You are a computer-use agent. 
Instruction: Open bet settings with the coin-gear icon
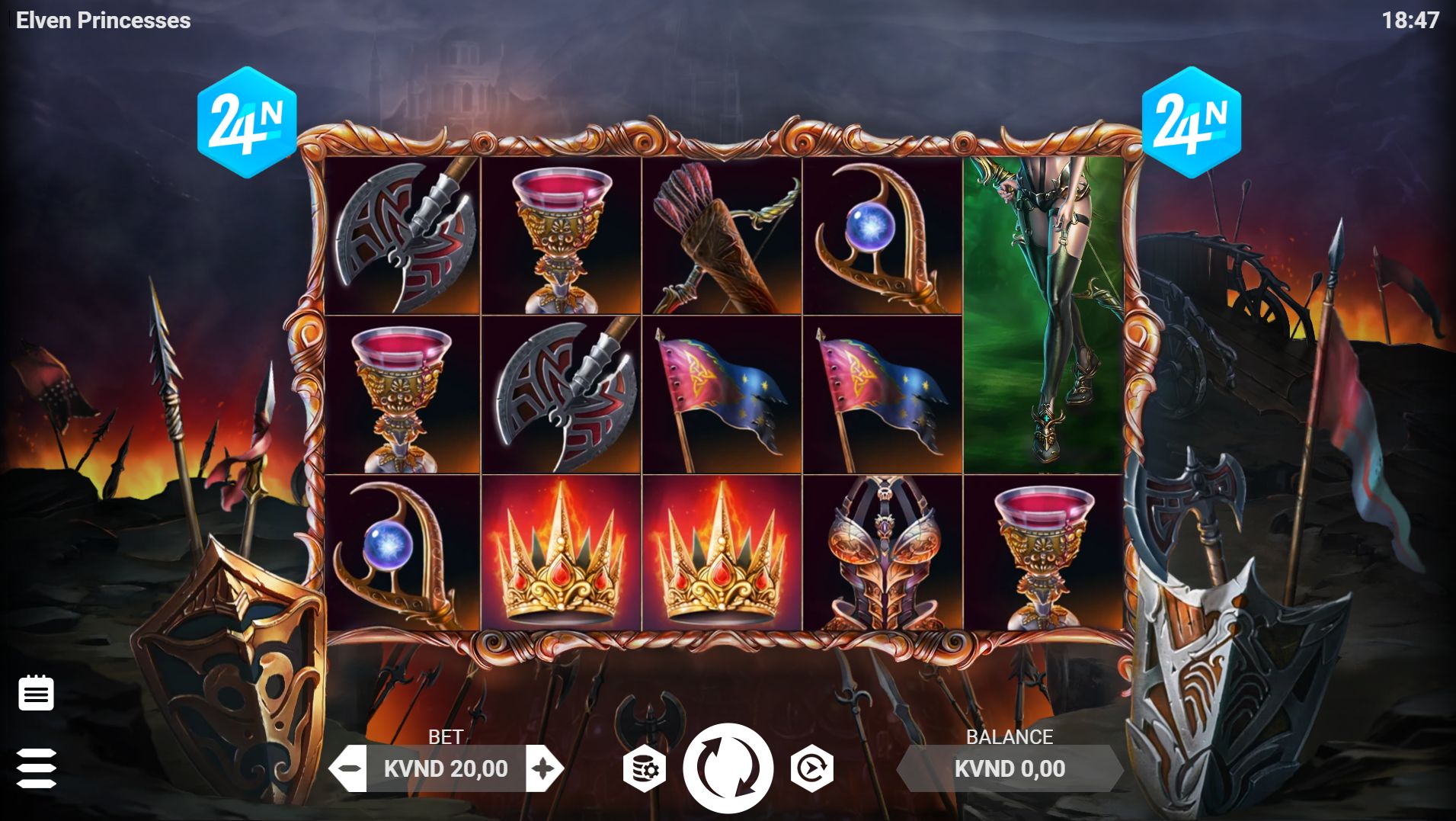point(645,768)
